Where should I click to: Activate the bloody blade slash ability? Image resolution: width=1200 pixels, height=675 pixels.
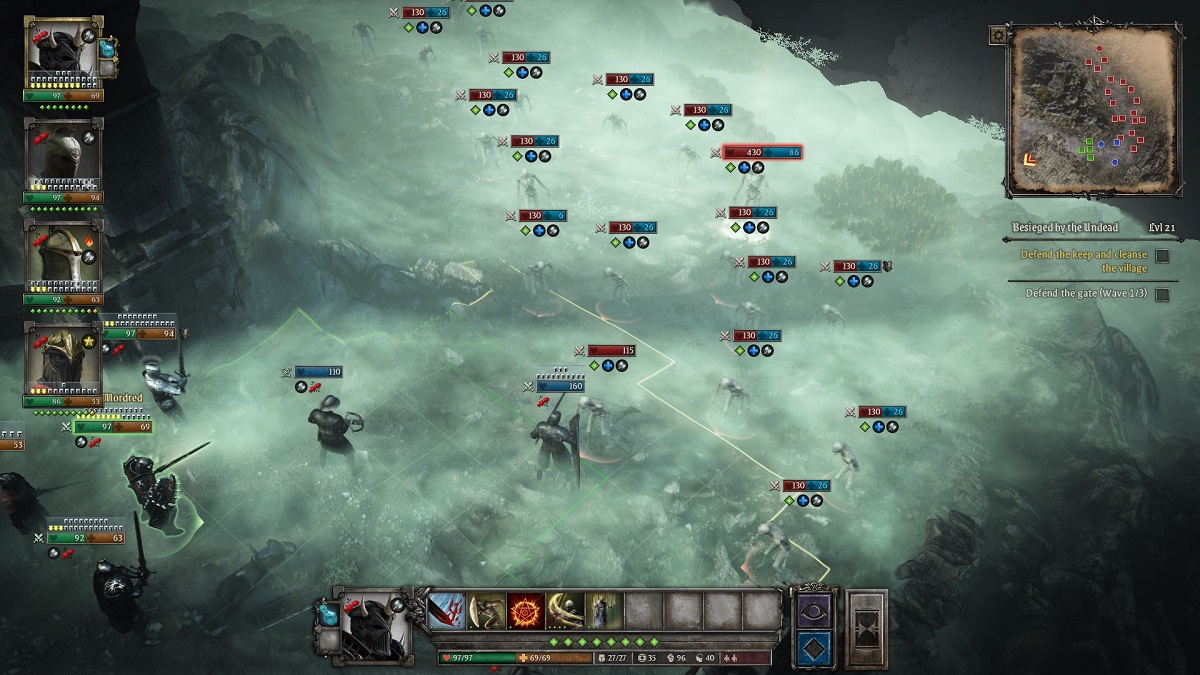447,610
